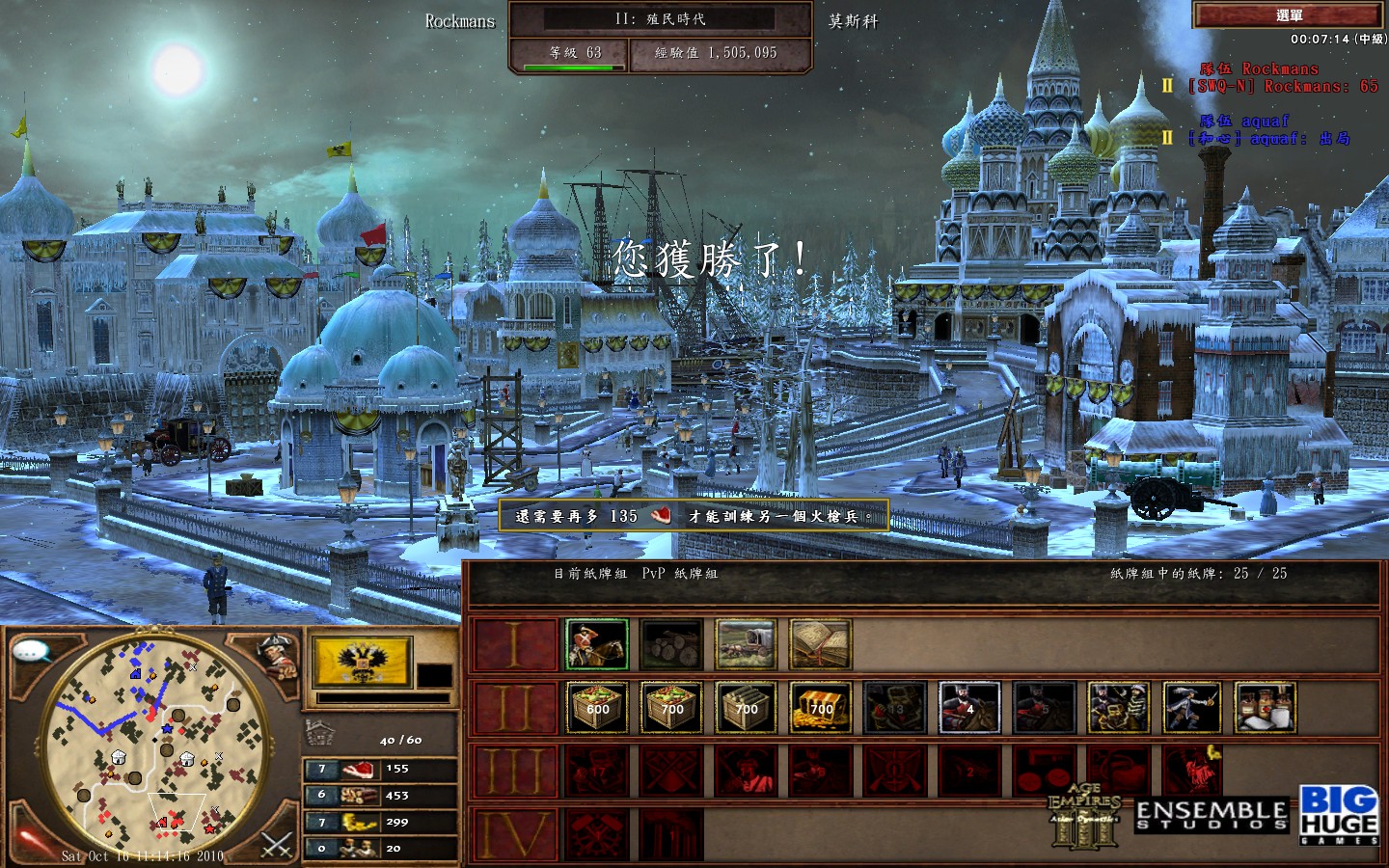Select the food villager count row
1389x868 pixels.
click(380, 770)
